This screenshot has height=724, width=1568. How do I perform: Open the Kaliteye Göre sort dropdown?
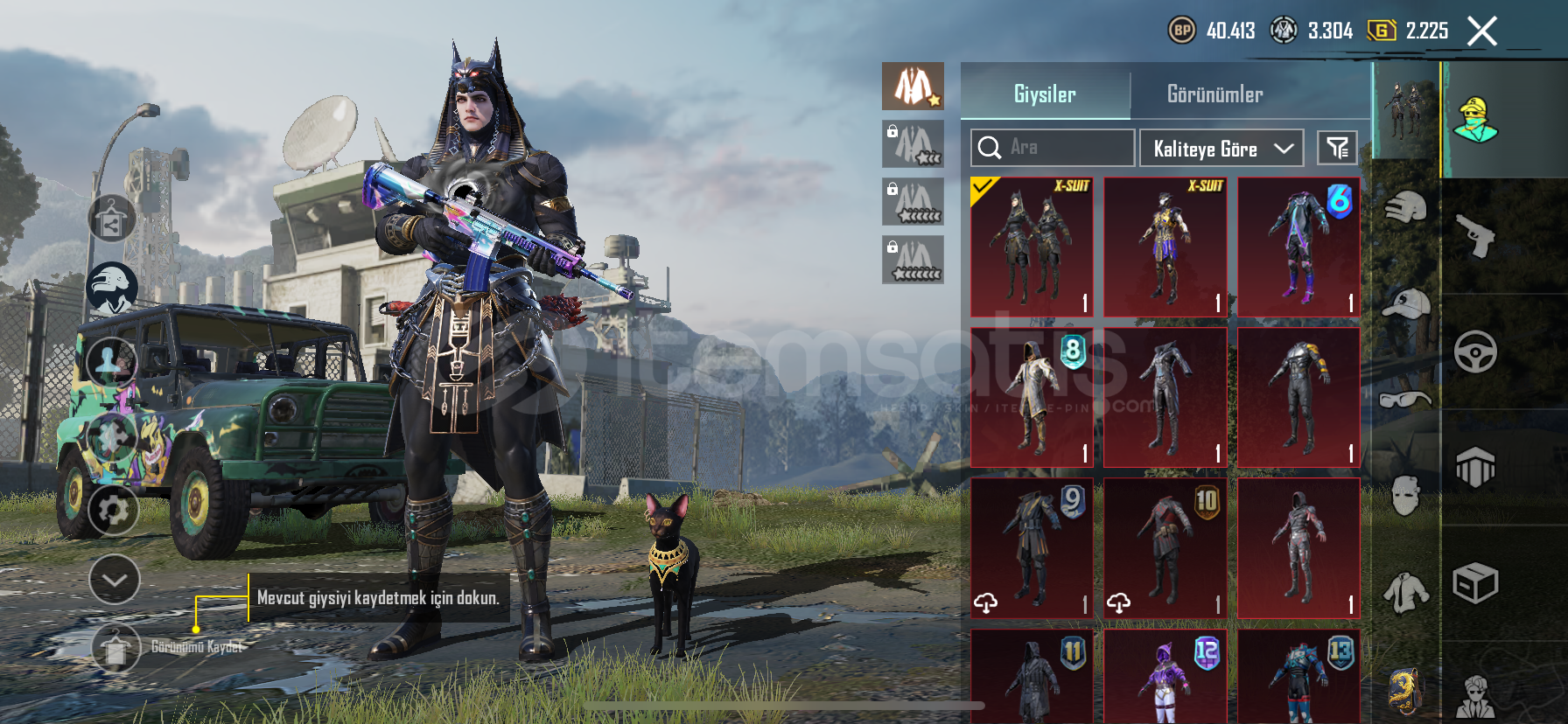pyautogui.click(x=1221, y=148)
